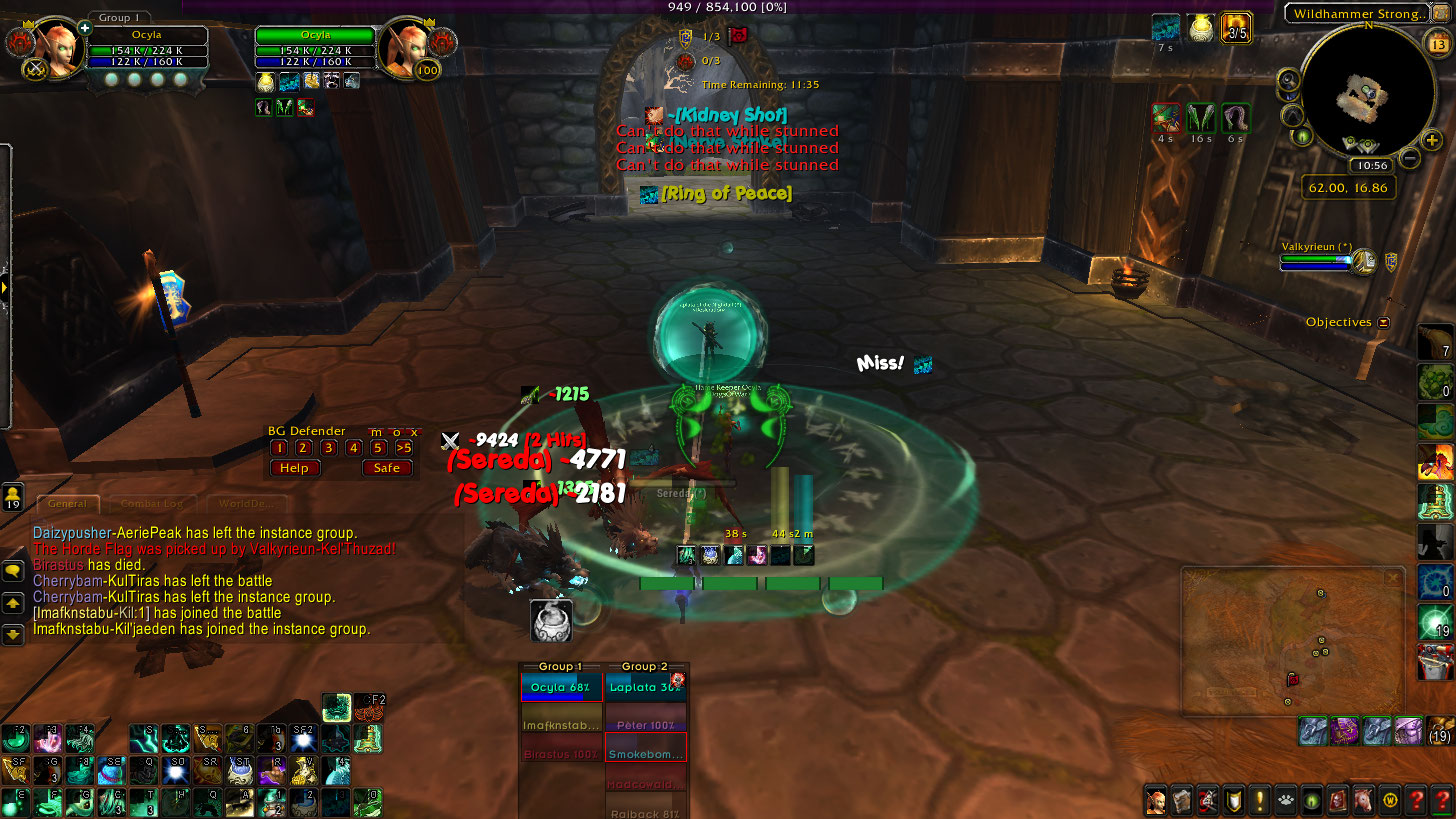The height and width of the screenshot is (819, 1456).
Task: Open the quest log exclamation mark button
Action: pos(1259,800)
